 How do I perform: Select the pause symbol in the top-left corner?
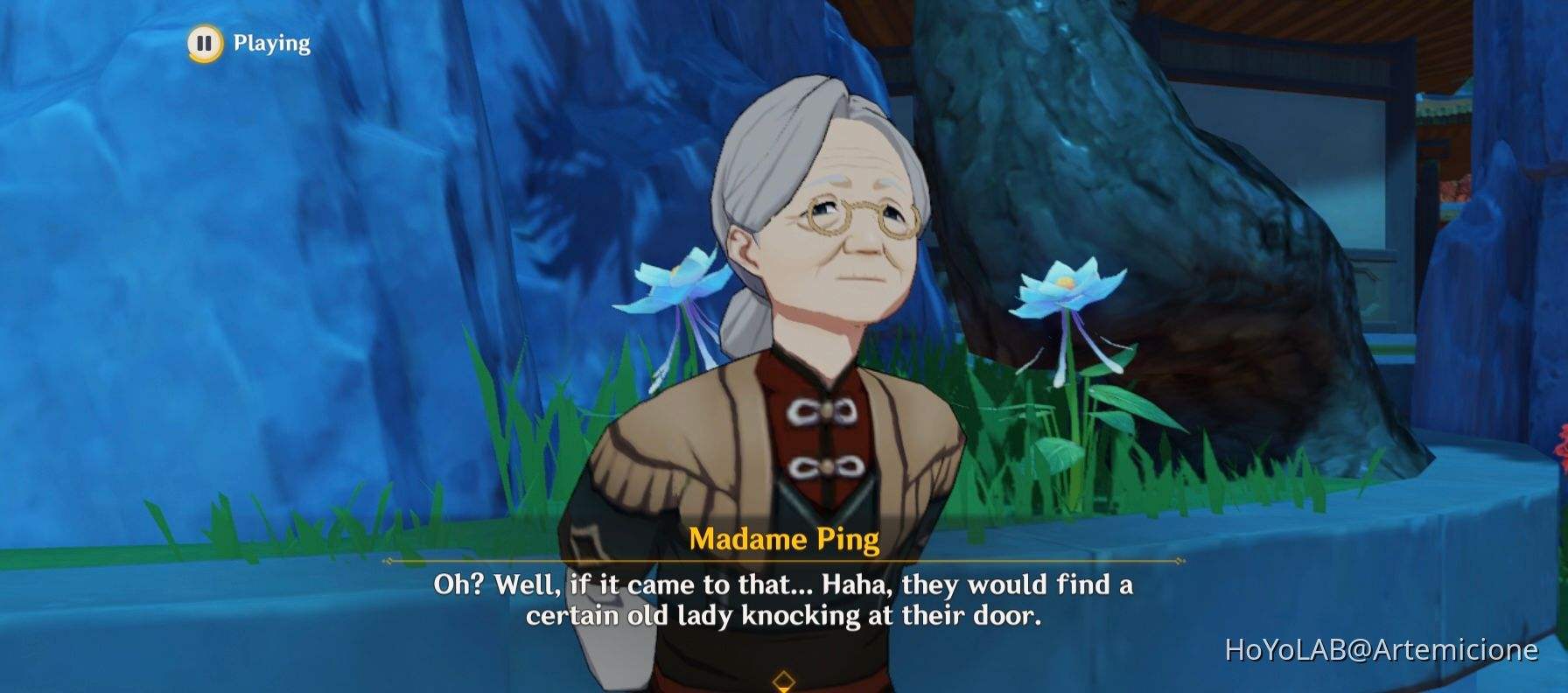click(205, 41)
